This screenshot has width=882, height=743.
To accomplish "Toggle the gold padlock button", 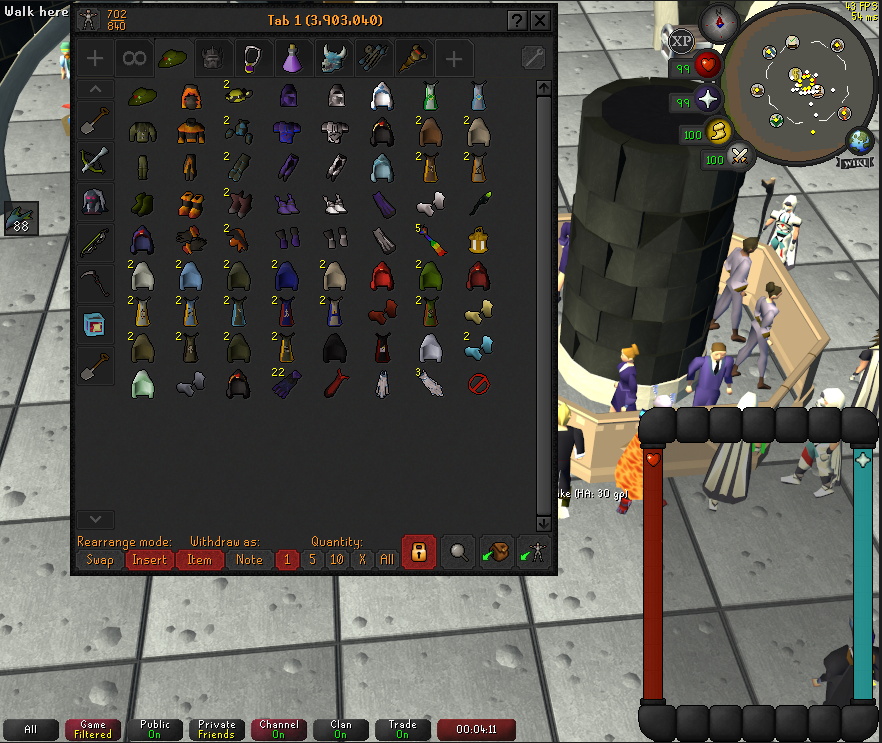I will click(x=418, y=552).
